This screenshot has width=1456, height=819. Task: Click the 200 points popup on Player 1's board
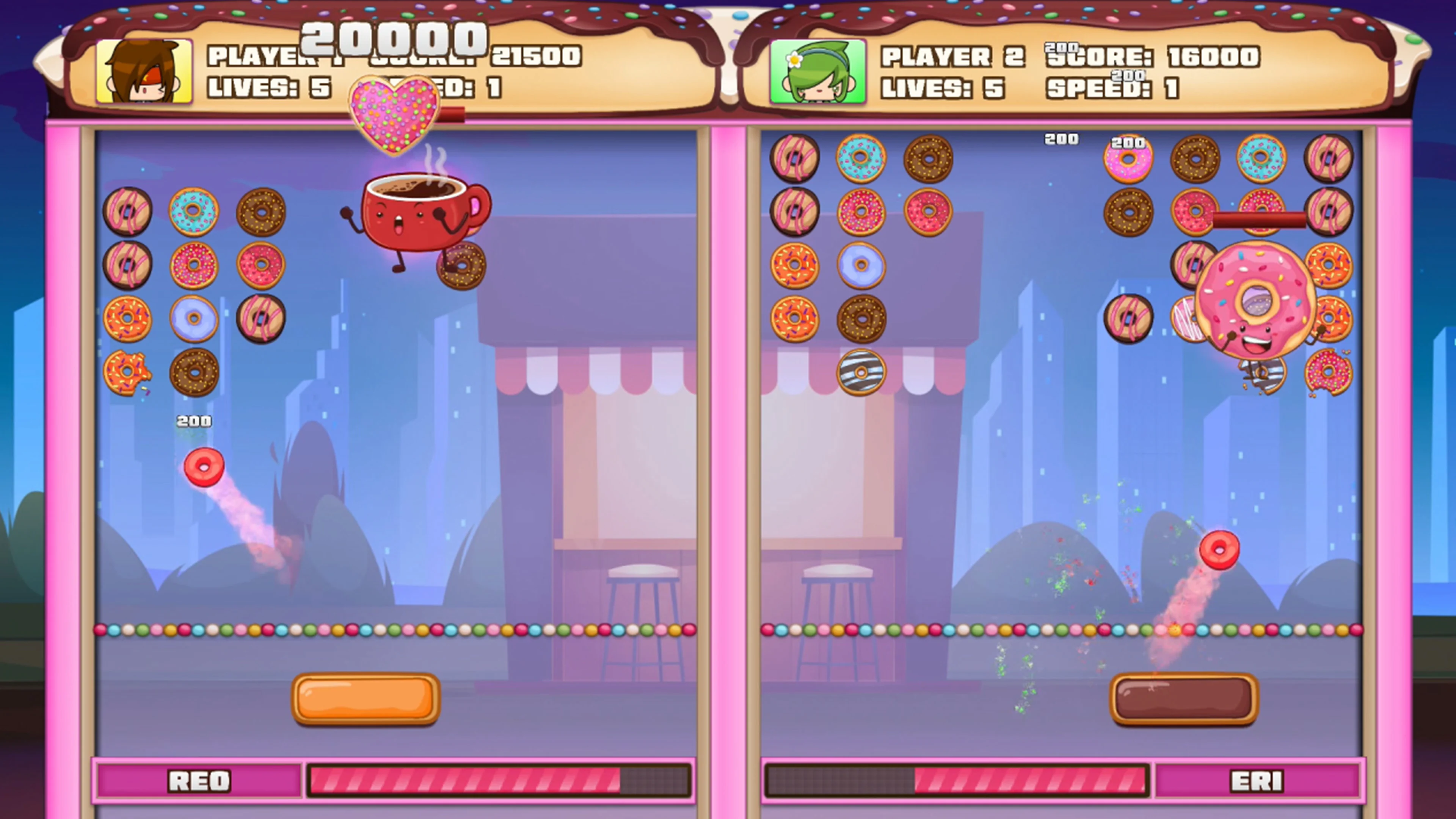coord(195,421)
